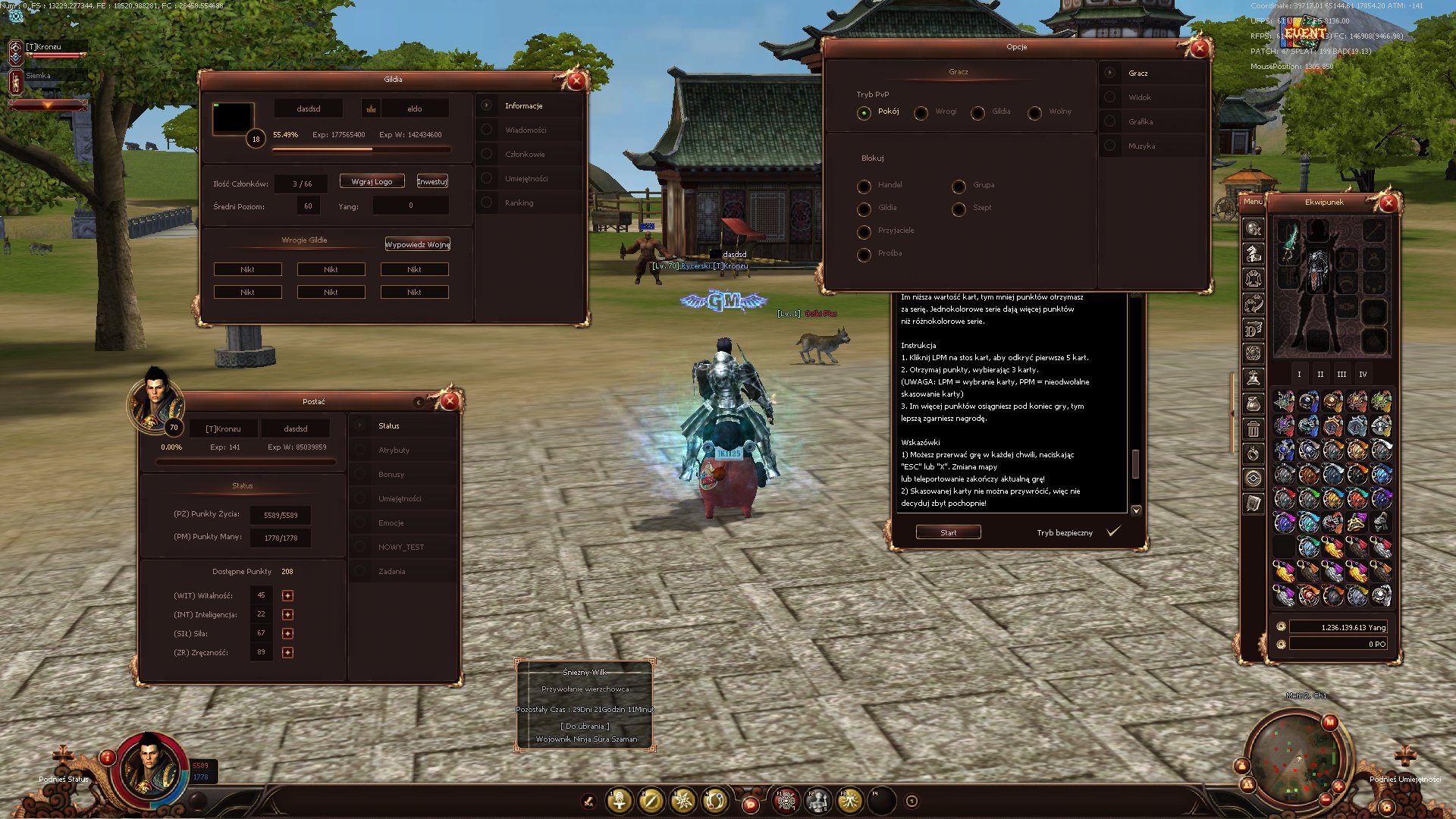
Task: Toggle the Tryb bezpieczny checkmark
Action: point(1112,532)
